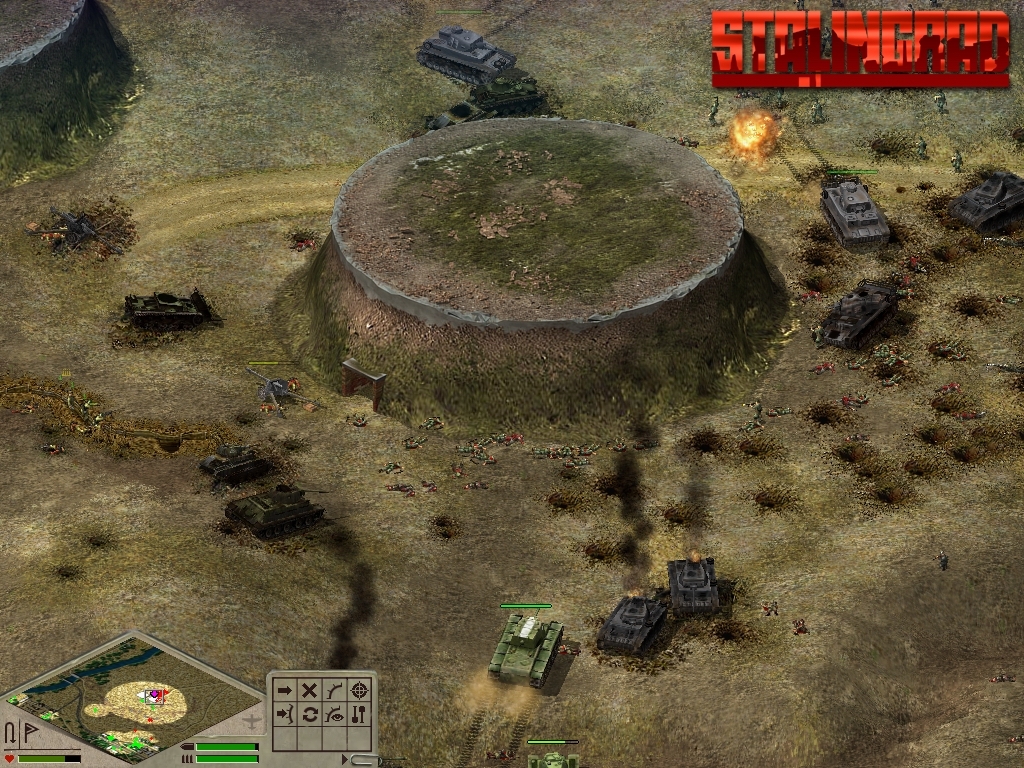This screenshot has width=1024, height=768.
Task: Activate the arc-with-eye command icon
Action: 335,714
